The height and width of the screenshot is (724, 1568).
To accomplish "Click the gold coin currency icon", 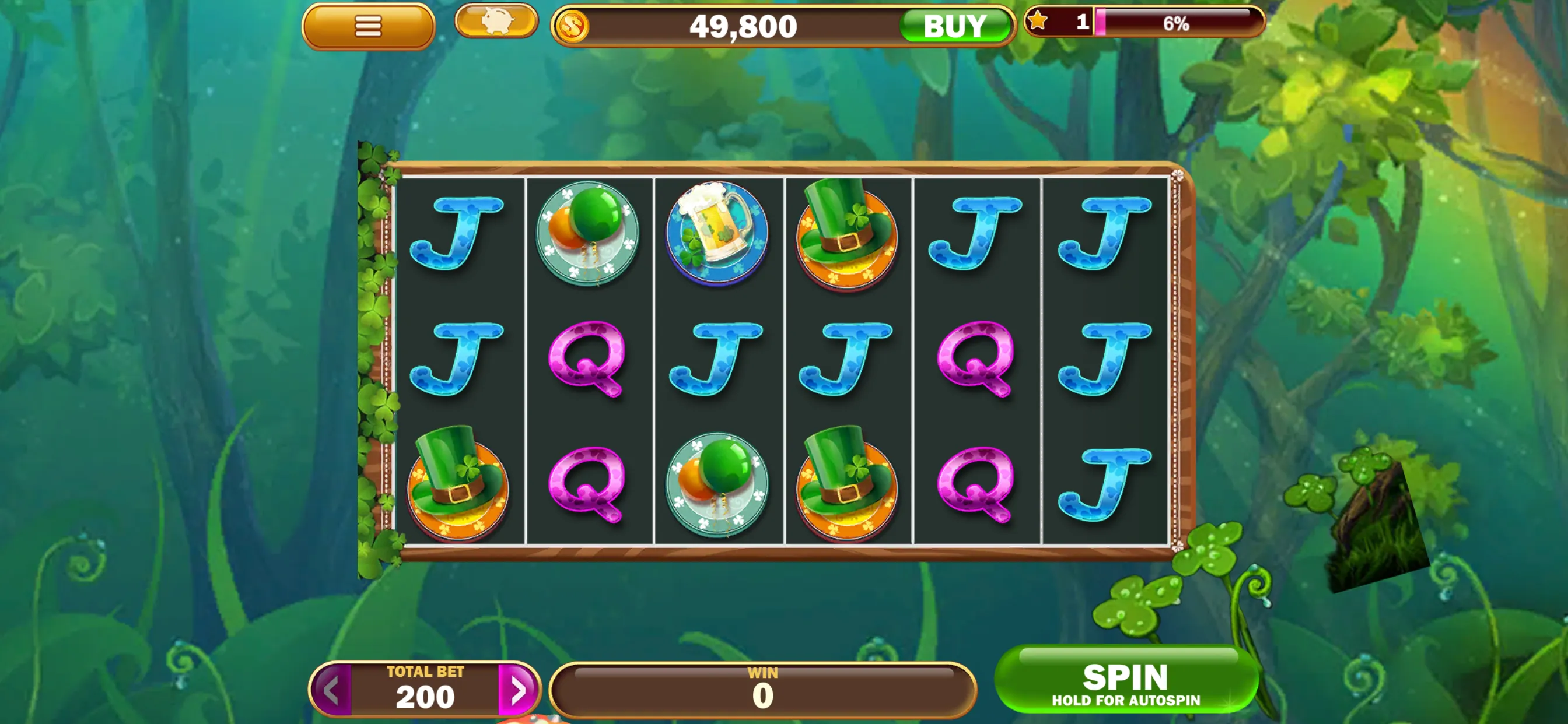I will click(575, 26).
